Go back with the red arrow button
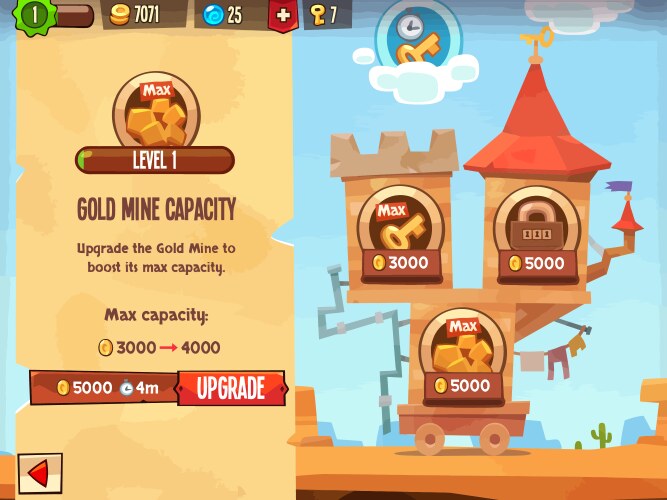 [x=39, y=473]
